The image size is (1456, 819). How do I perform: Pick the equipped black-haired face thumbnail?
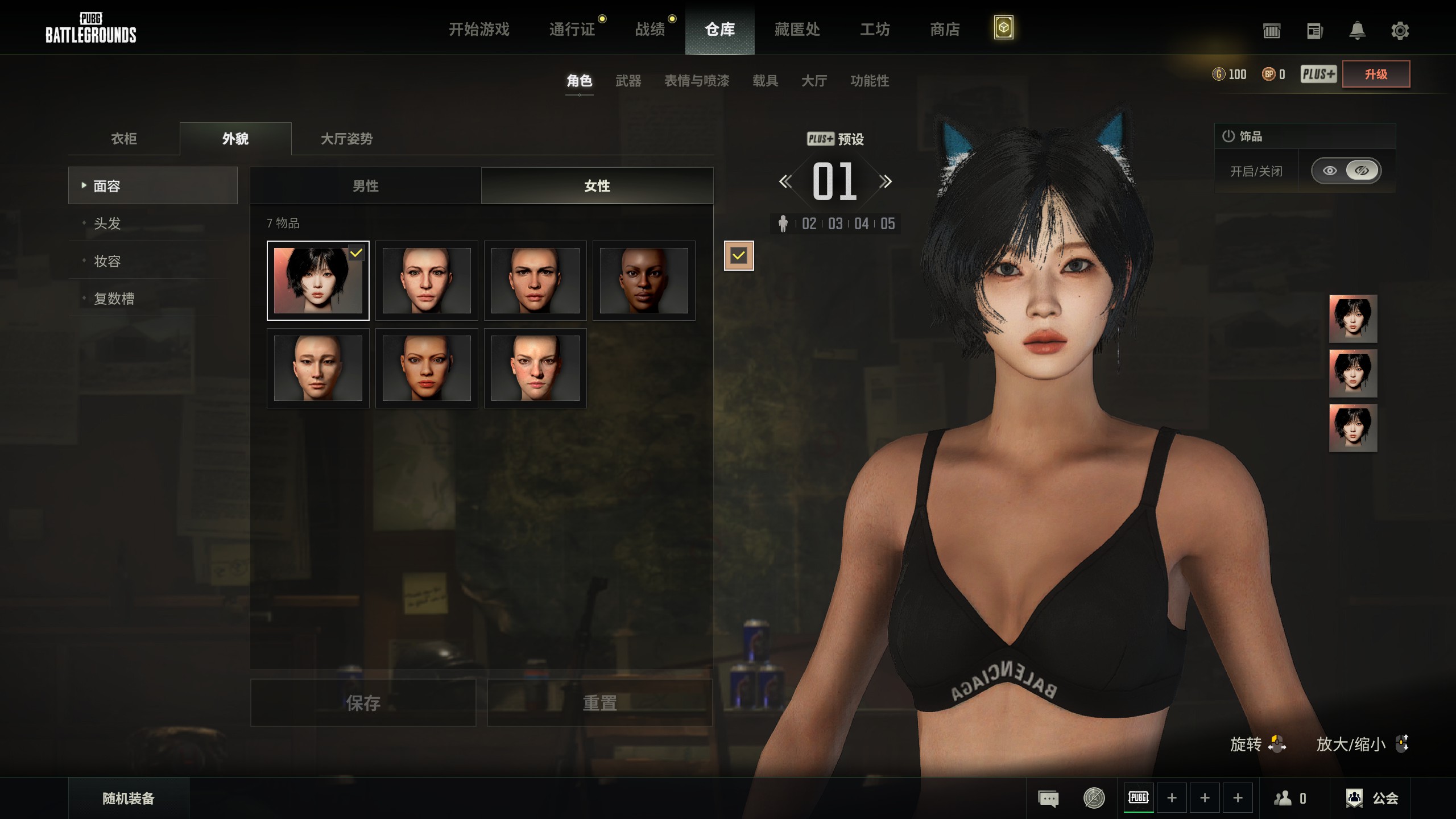[318, 280]
